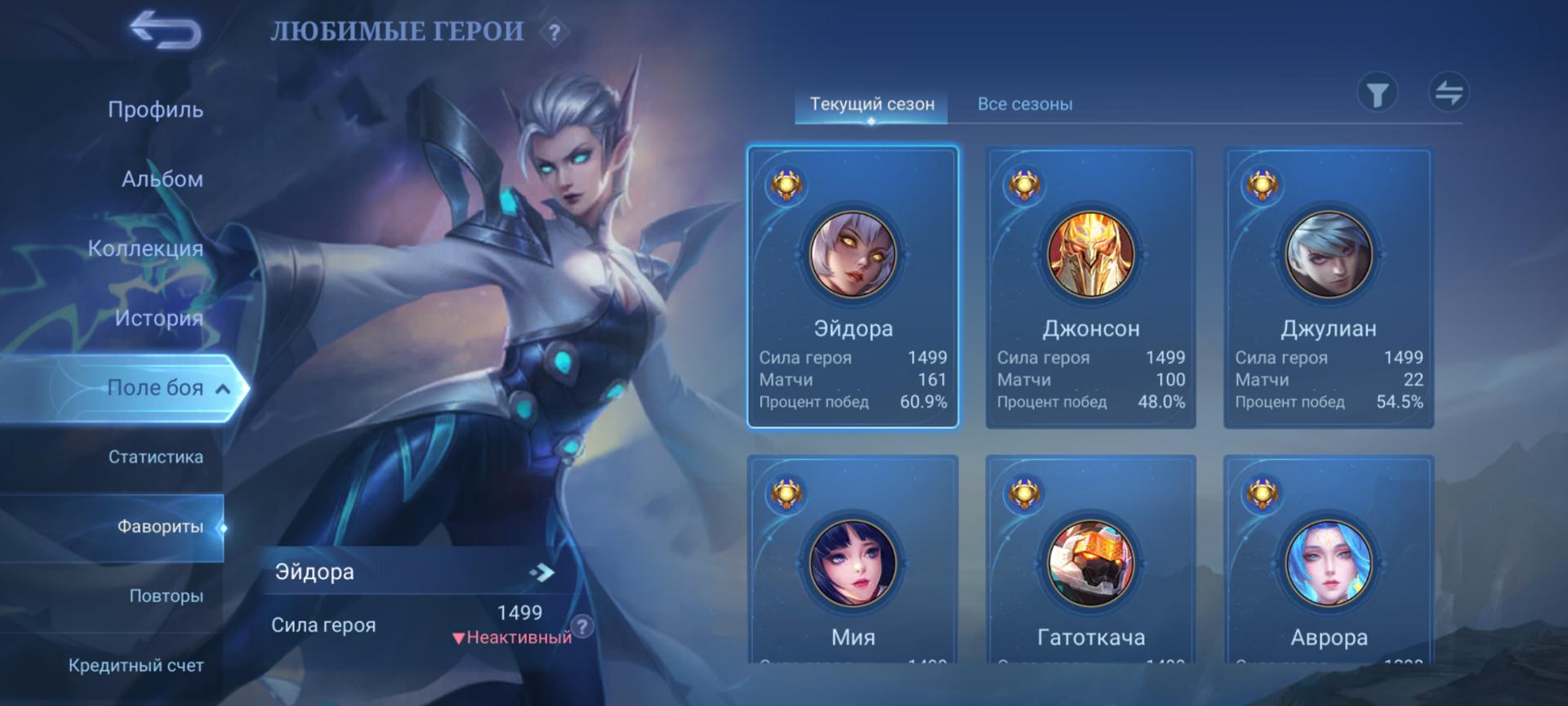Screen dimensions: 1568x706
Task: Show the История section
Action: [x=158, y=318]
